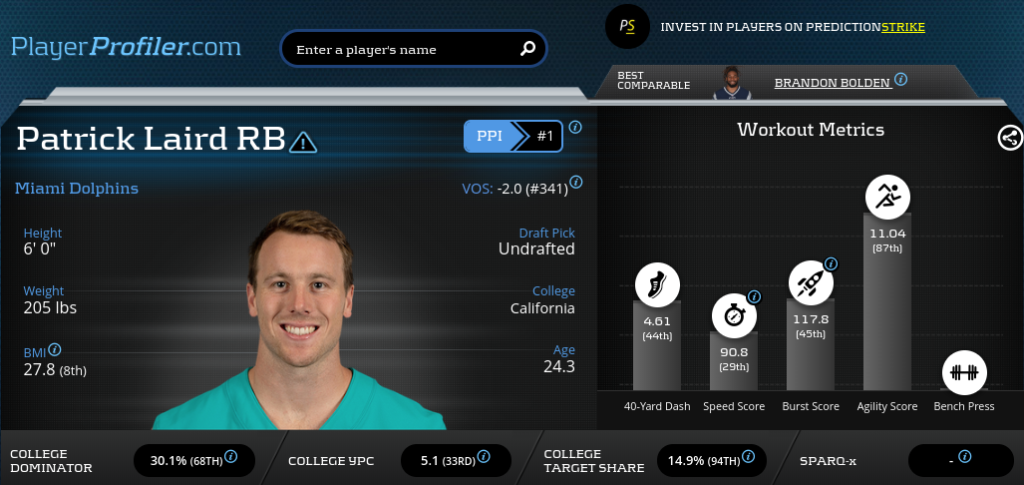The height and width of the screenshot is (485, 1024).
Task: Click the warning triangle beside Patrick Laird
Action: click(x=303, y=143)
